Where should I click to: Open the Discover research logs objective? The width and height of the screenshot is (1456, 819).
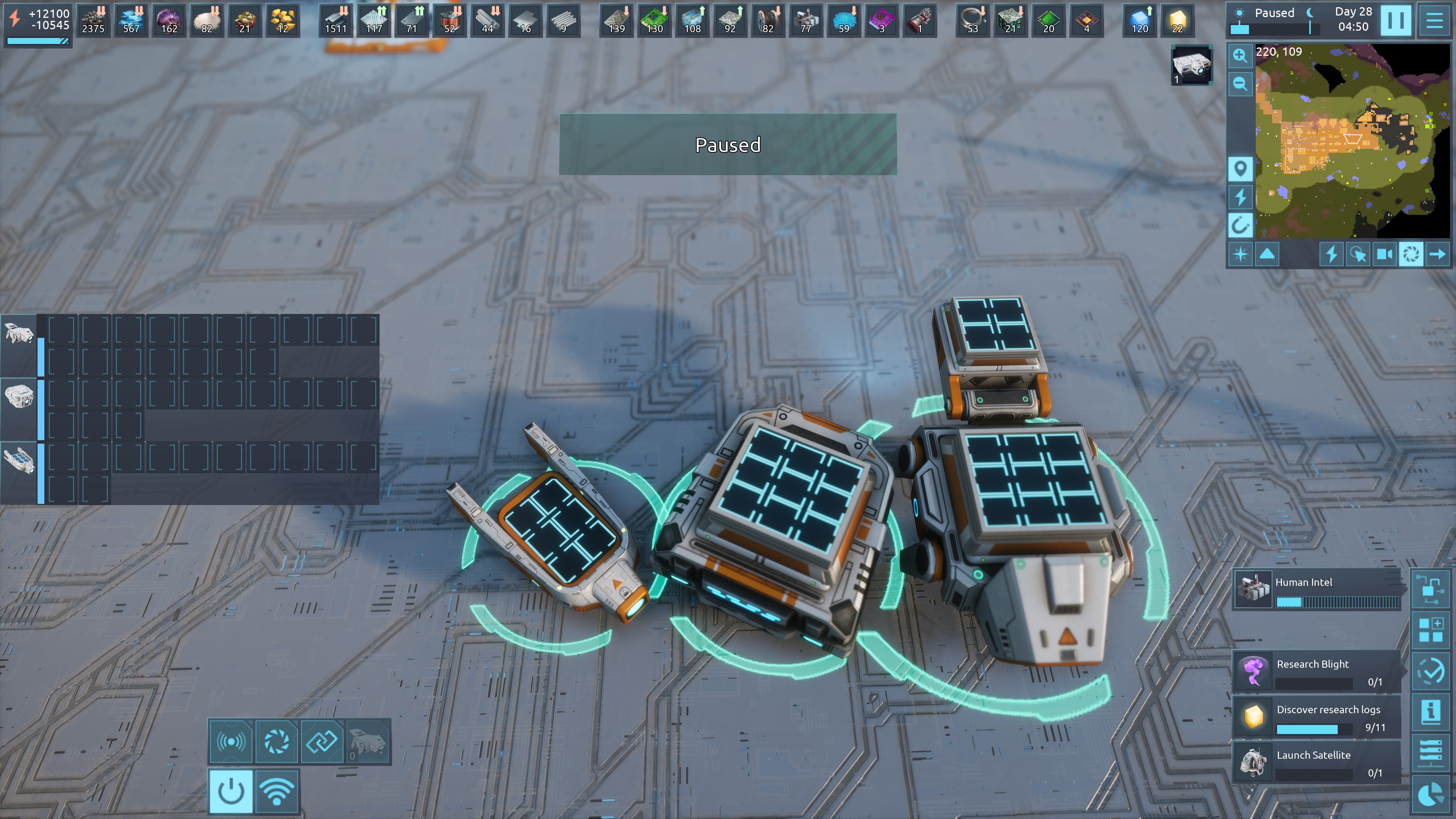(x=1317, y=717)
